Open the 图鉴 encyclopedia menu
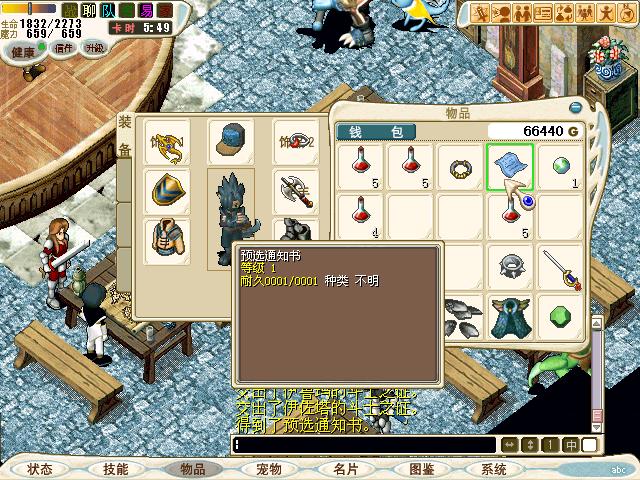The width and height of the screenshot is (640, 480). (x=421, y=468)
